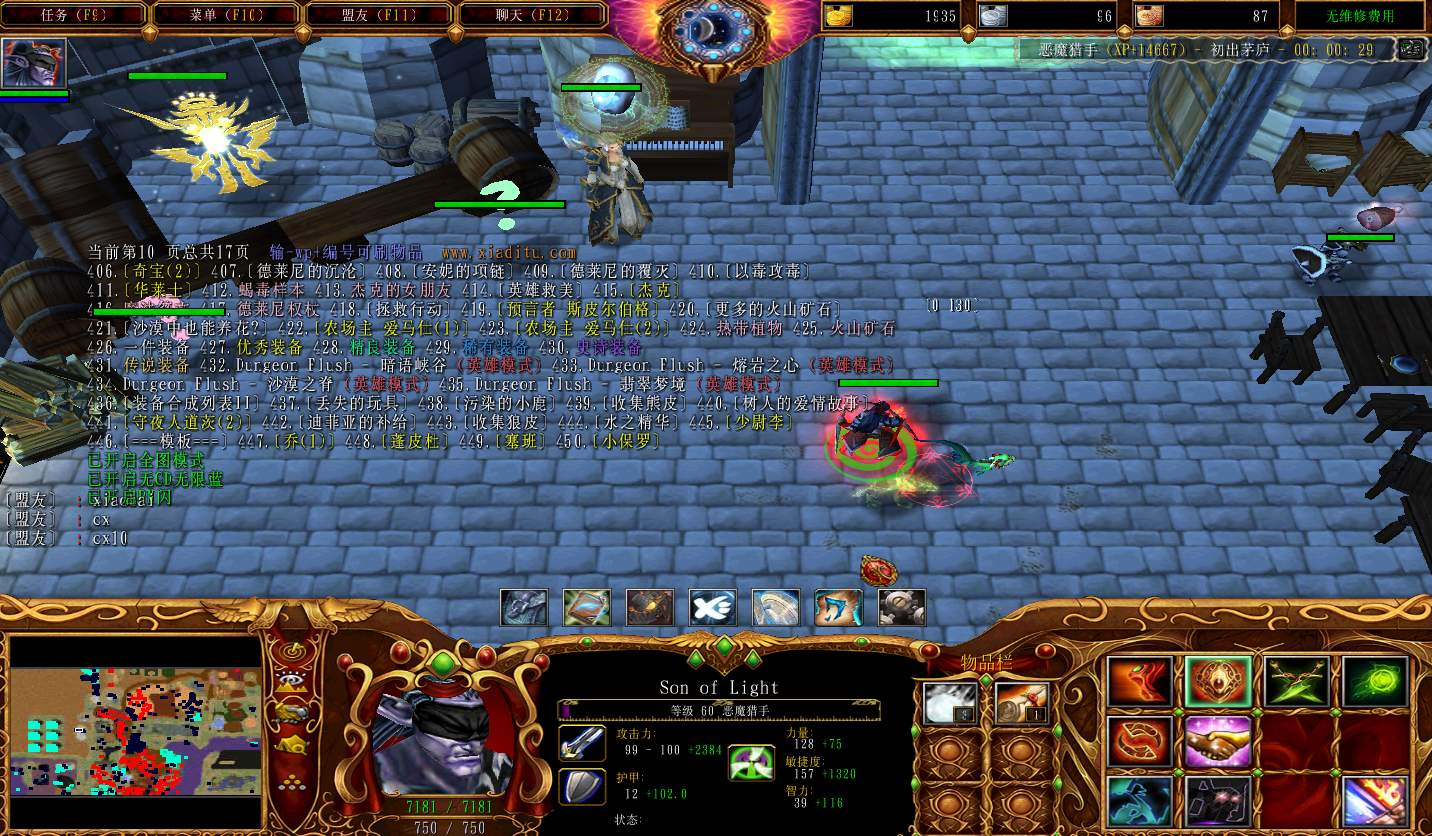Click the white fish icon above the panel
This screenshot has height=836, width=1432.
tap(712, 608)
